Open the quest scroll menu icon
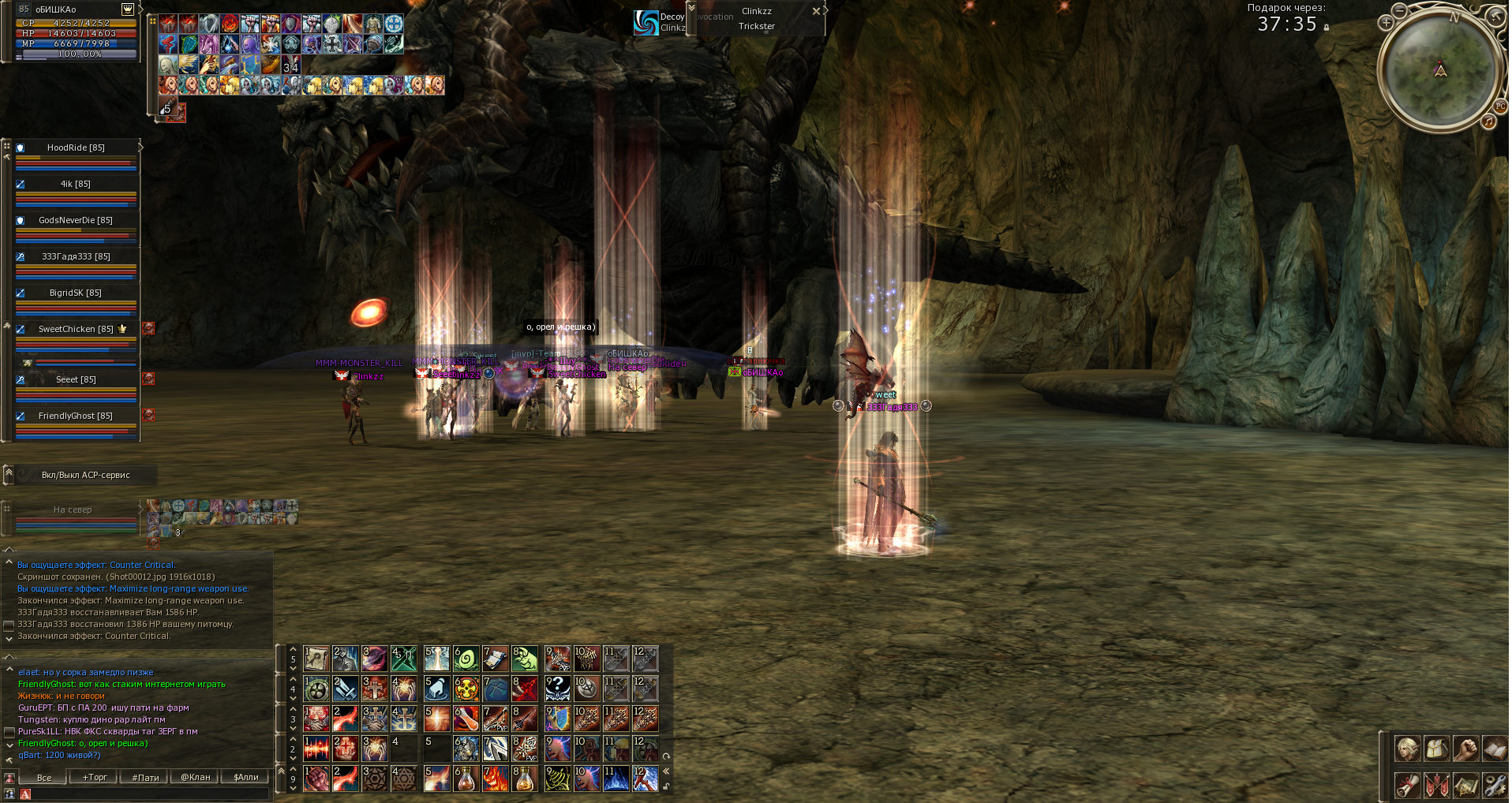1512x803 pixels. click(1407, 785)
